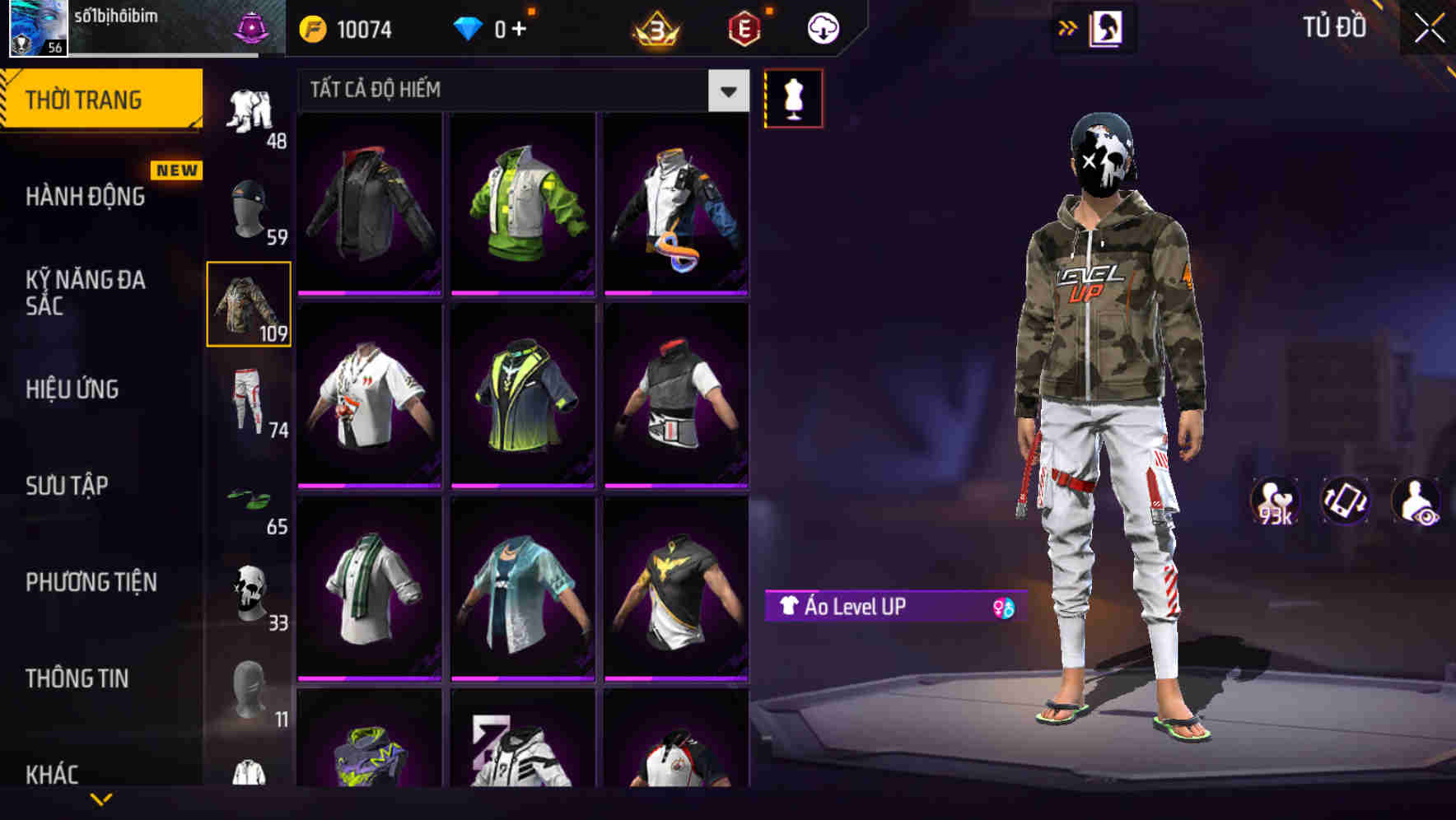Collapse the panel using the double chevron
Screen dimensions: 1456x820
tap(1067, 27)
